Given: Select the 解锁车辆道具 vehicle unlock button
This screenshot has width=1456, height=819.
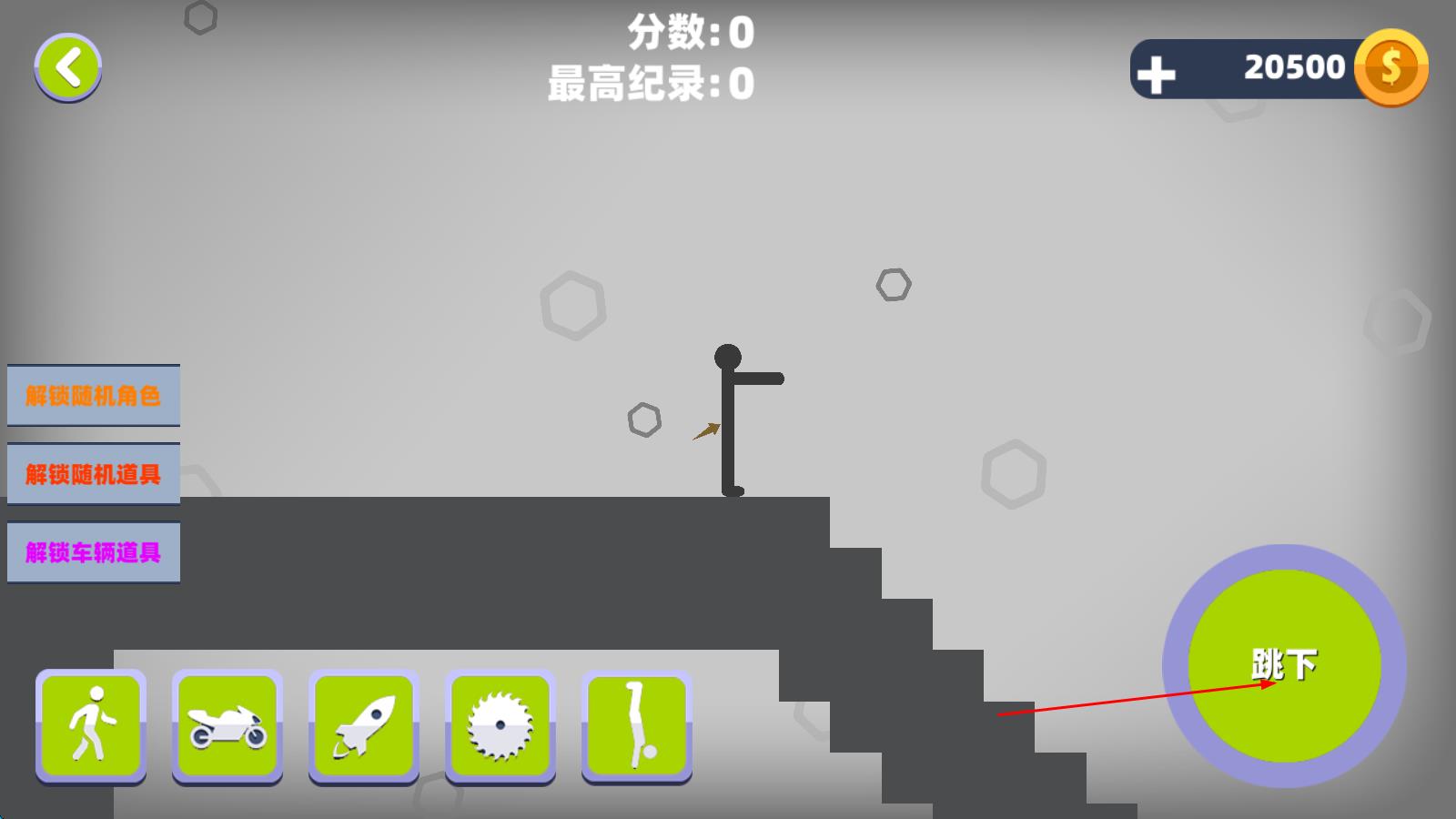Looking at the screenshot, I should (x=93, y=552).
